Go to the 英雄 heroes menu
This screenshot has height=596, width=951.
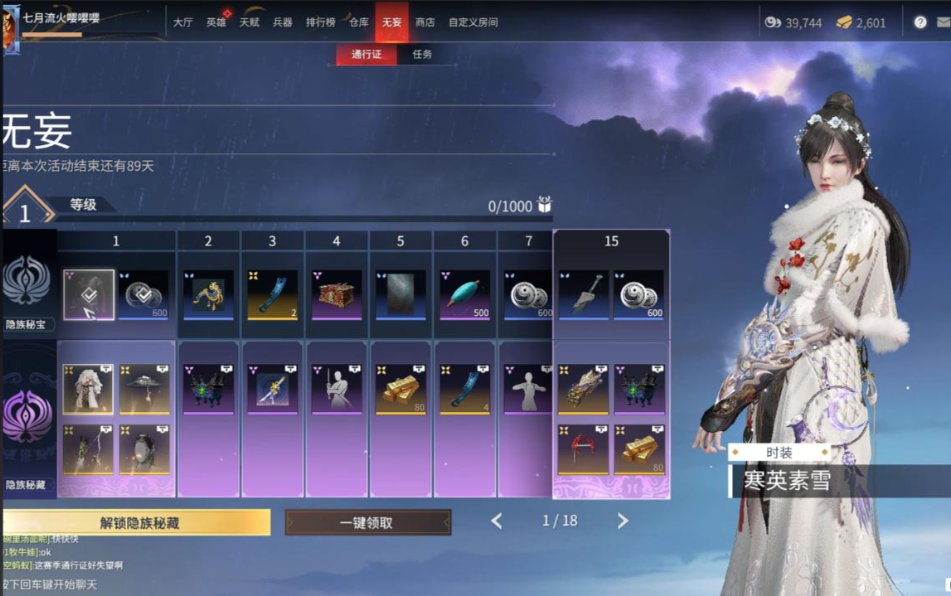click(216, 22)
